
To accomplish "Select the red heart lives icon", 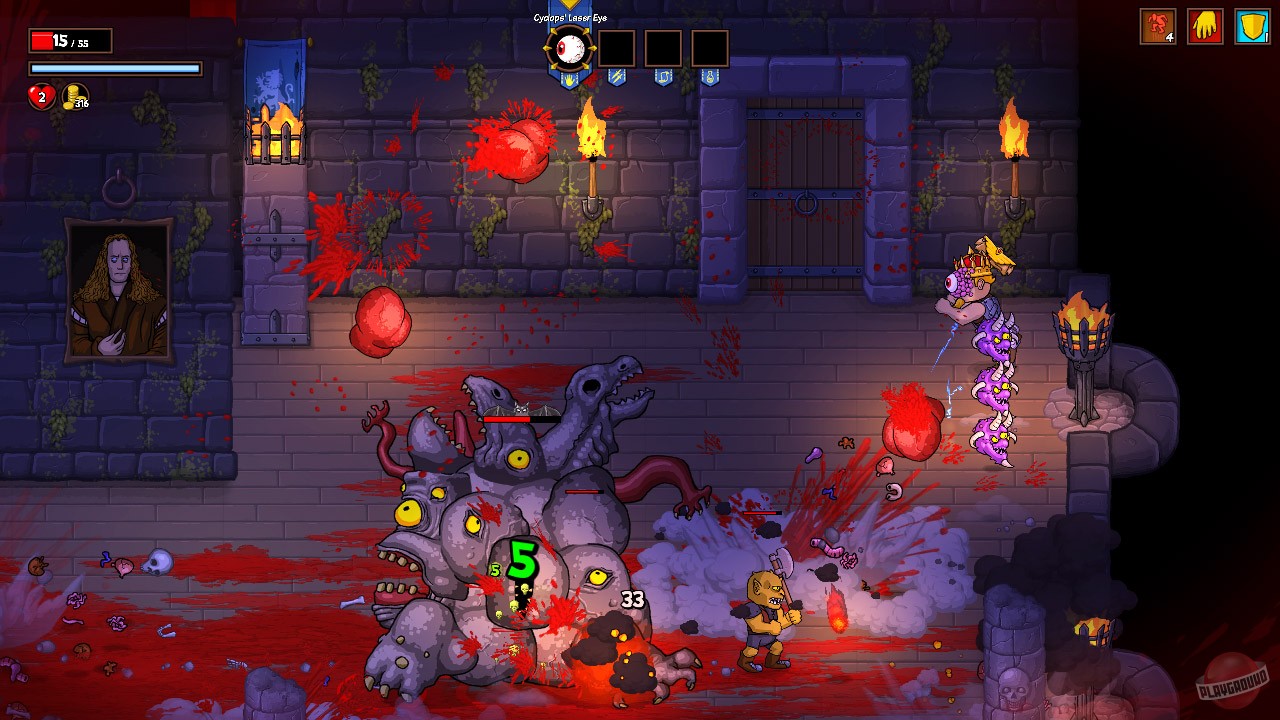I will point(40,97).
